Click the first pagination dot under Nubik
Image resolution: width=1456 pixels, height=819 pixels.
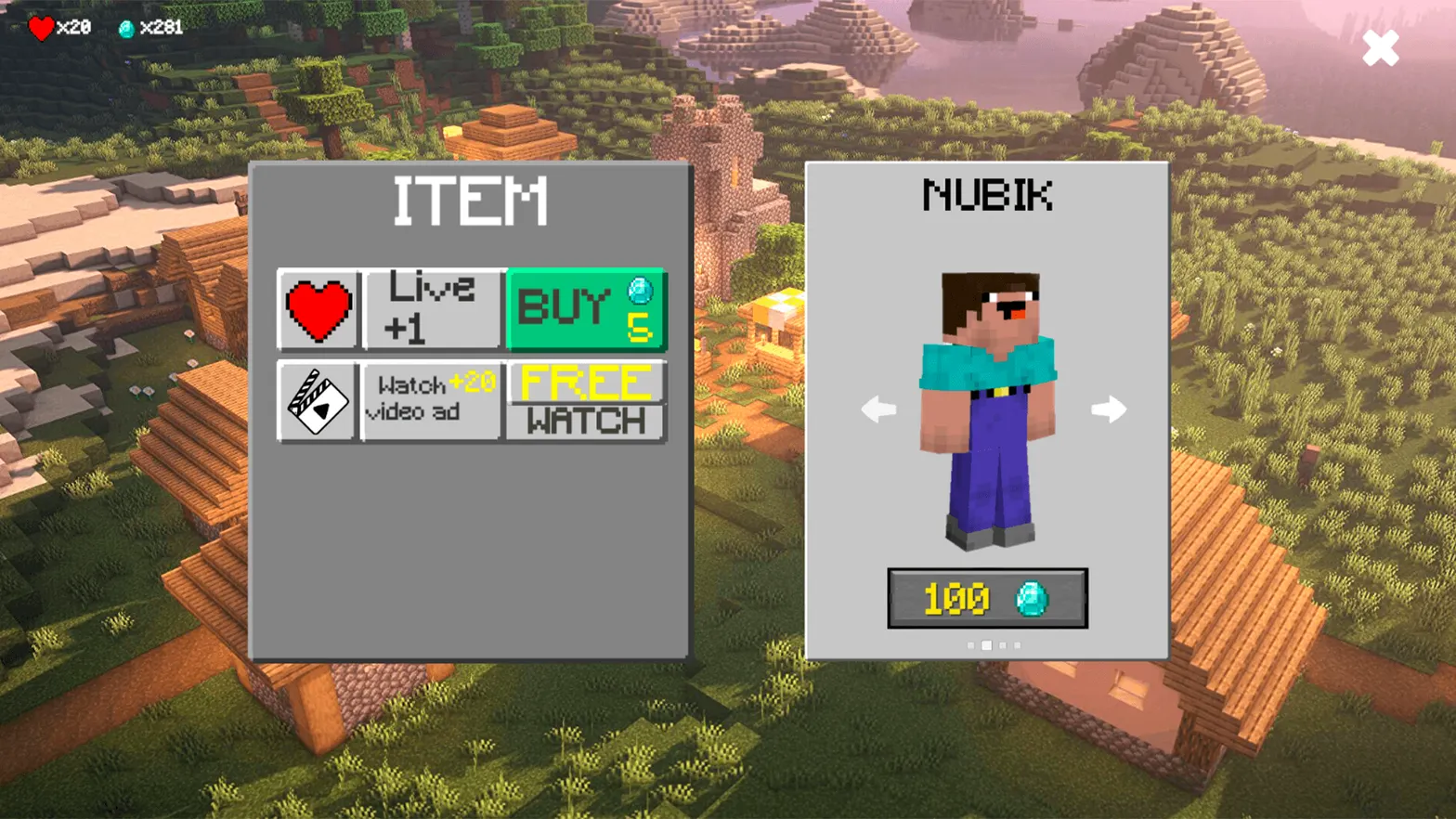point(968,643)
